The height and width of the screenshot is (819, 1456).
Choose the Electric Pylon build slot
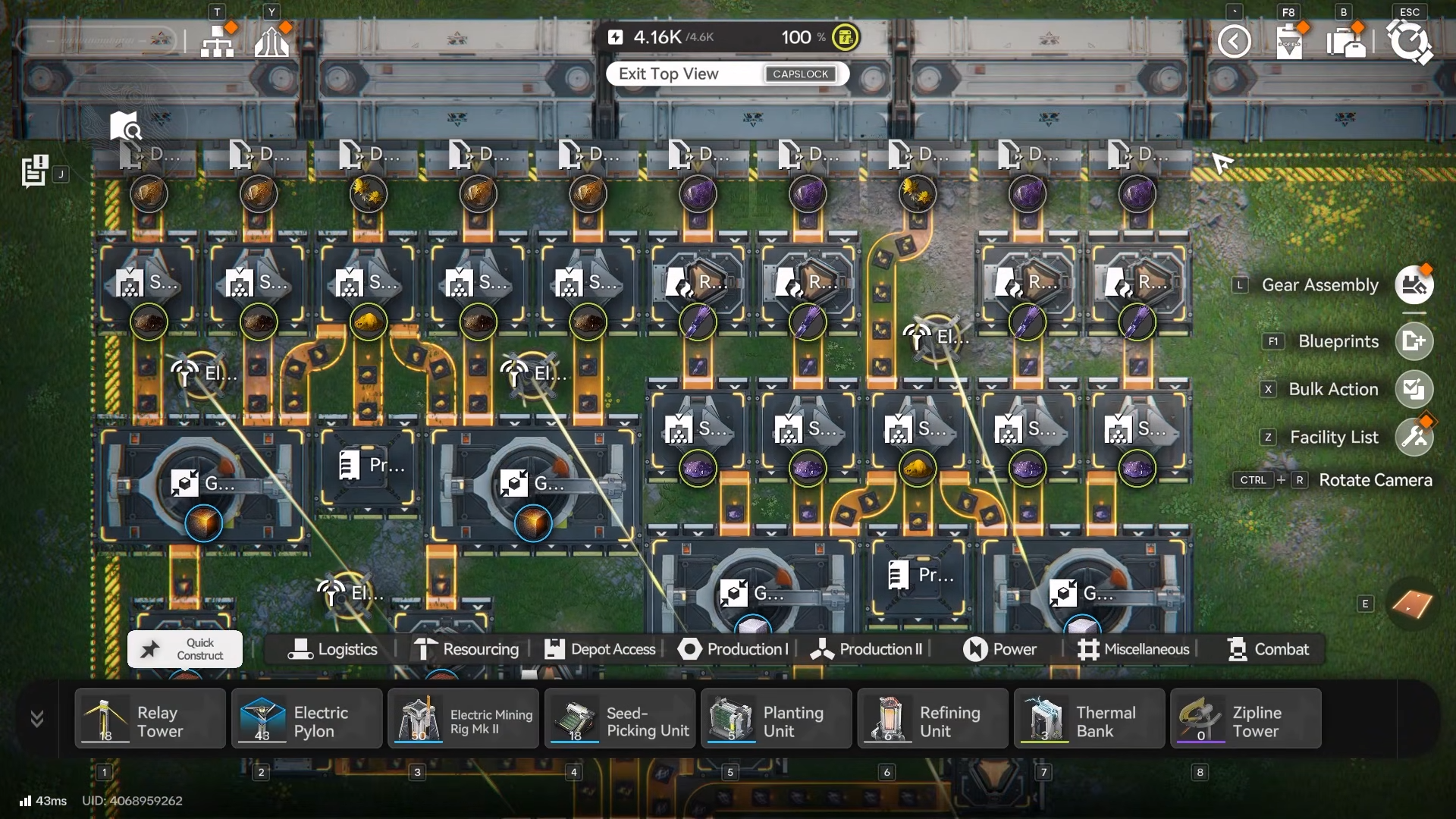[x=306, y=719]
